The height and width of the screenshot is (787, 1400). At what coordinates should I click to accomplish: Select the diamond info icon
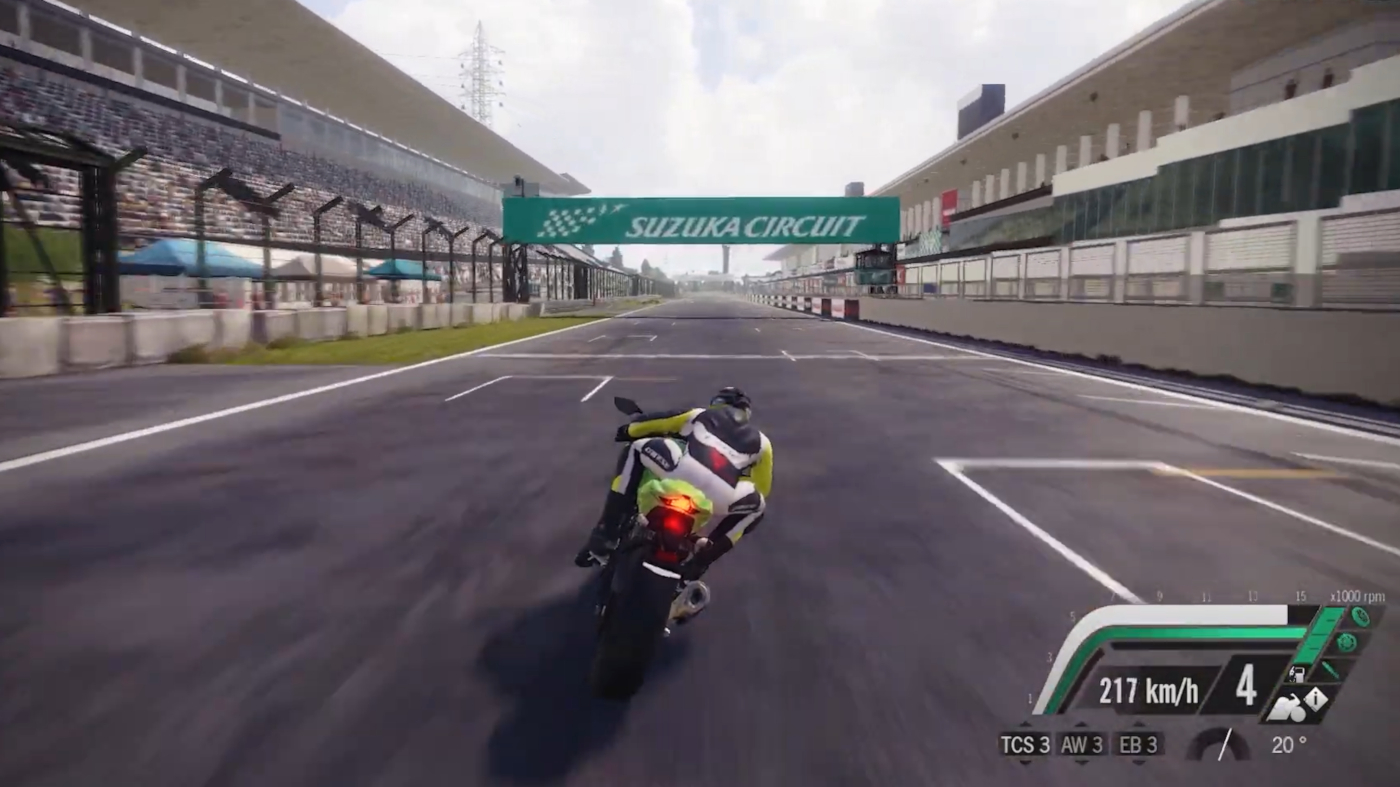[x=1315, y=697]
